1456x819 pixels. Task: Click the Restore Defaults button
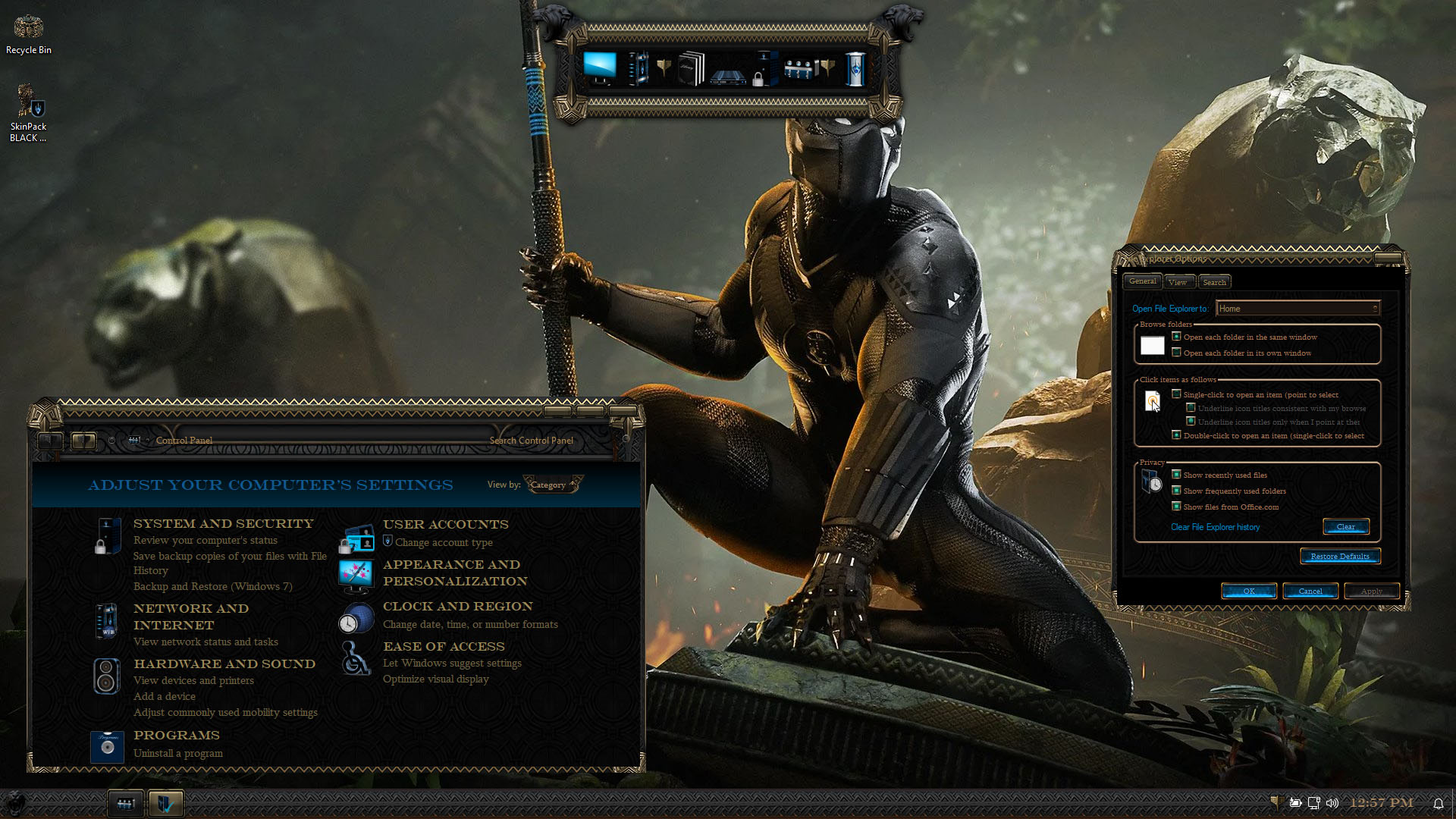(1340, 557)
